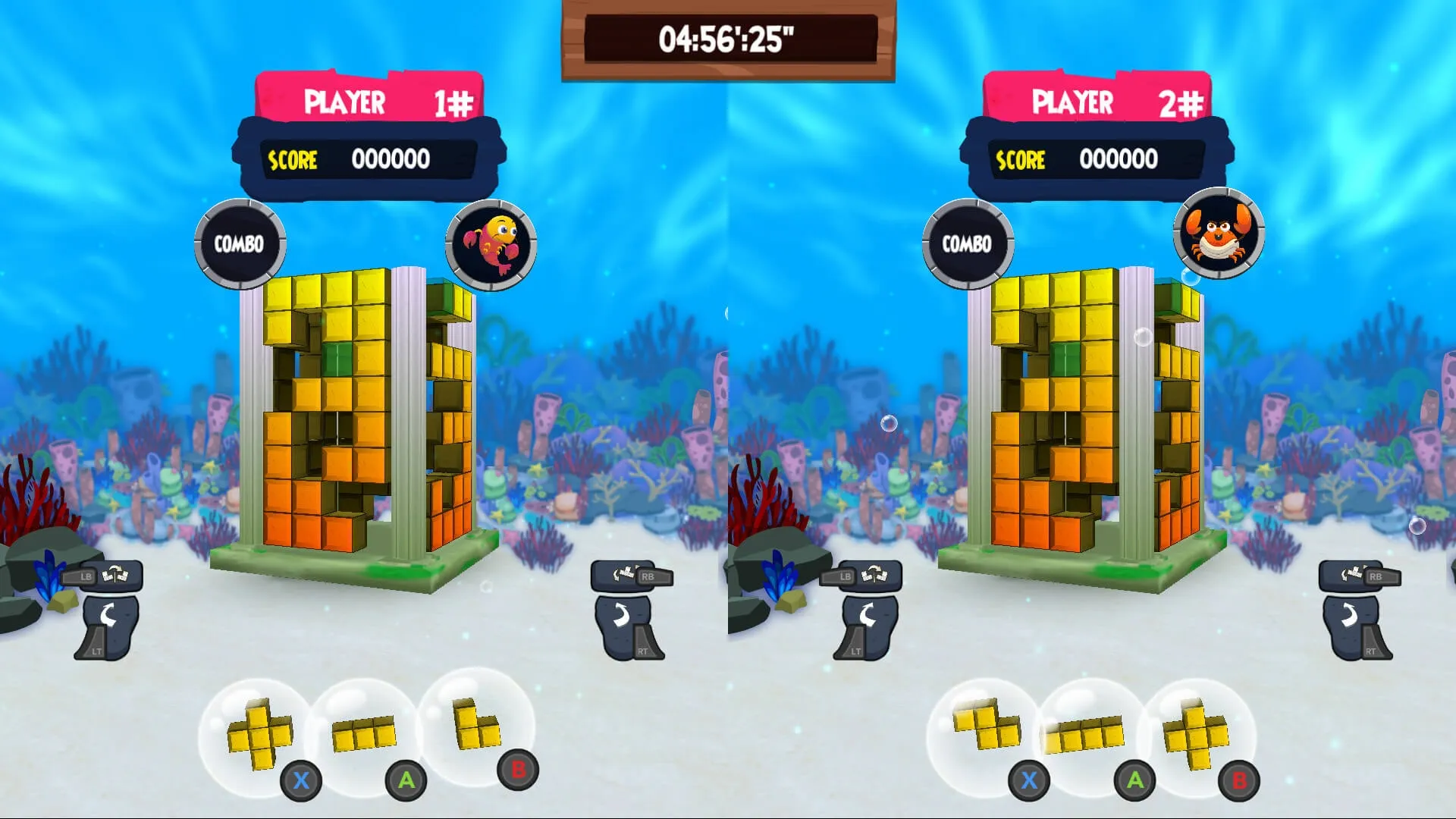Choose Player 2's four-block straight piece

[x=1084, y=735]
